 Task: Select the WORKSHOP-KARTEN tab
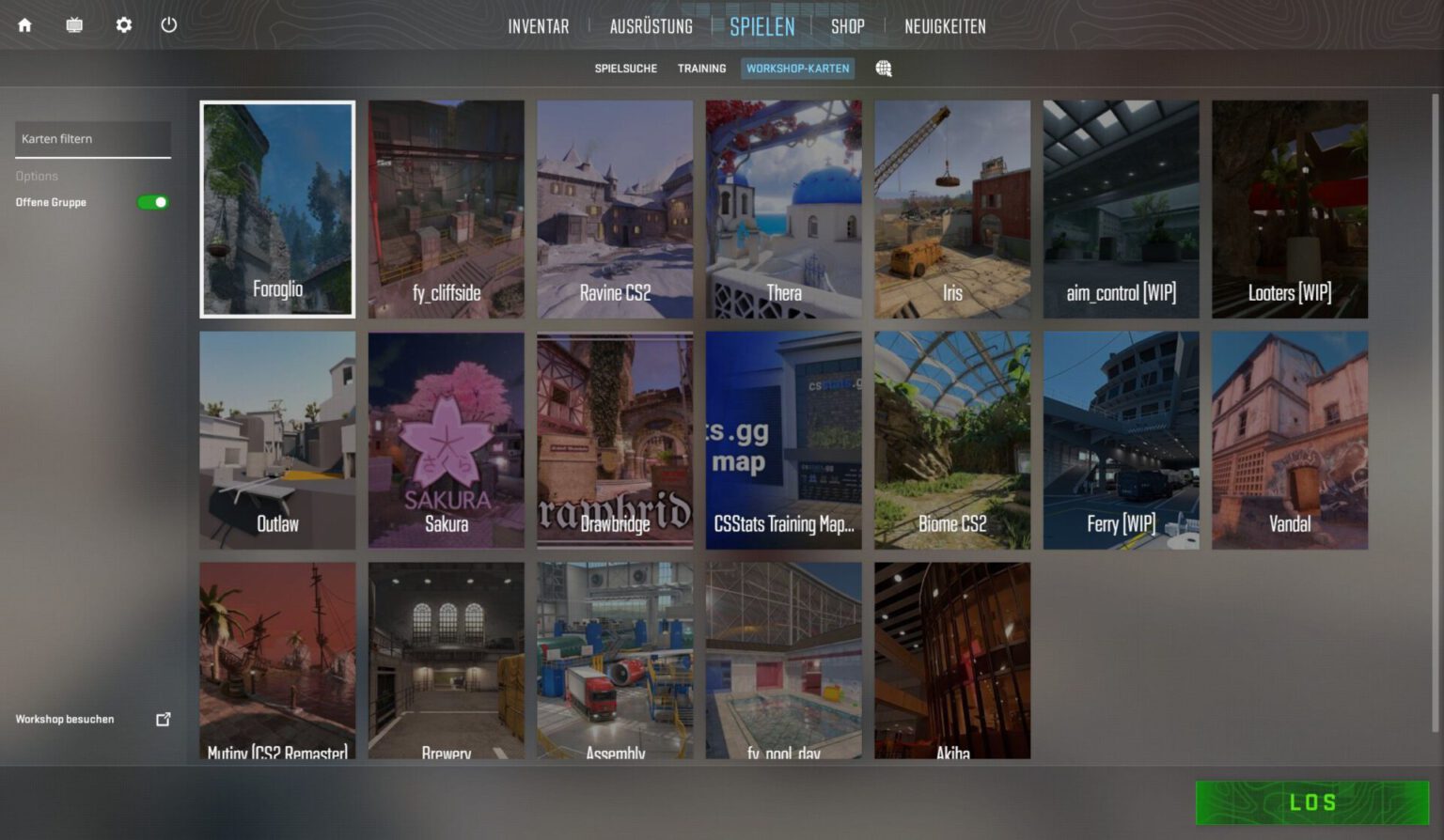[x=798, y=68]
